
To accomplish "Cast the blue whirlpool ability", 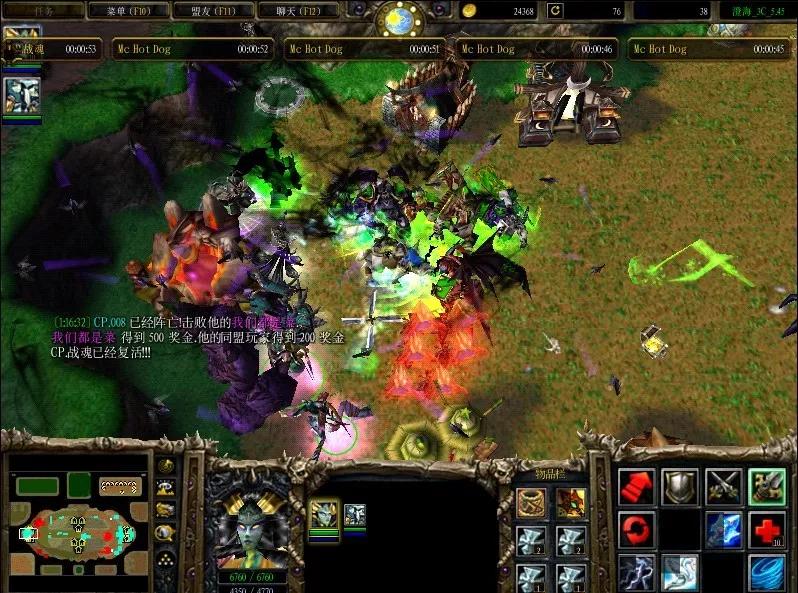I will coord(767,572).
